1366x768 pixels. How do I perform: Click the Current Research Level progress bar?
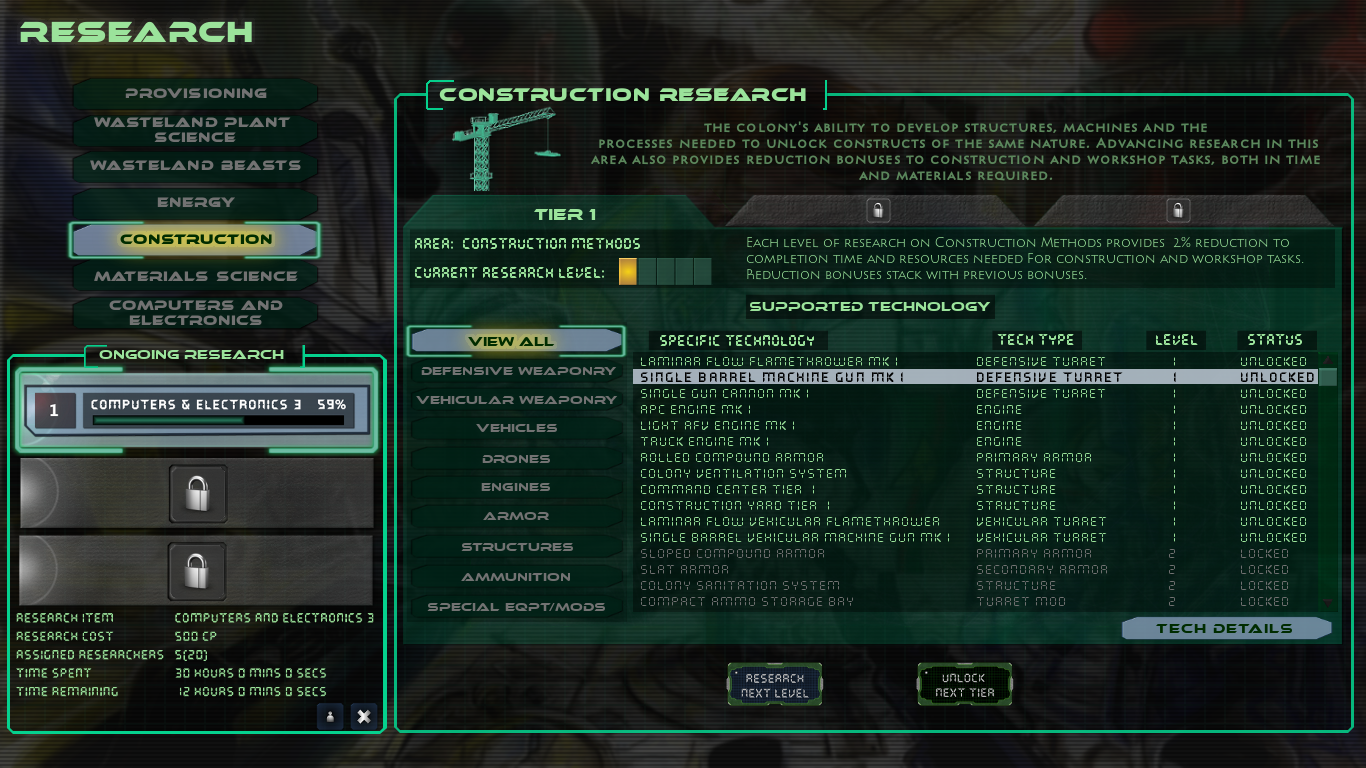click(667, 271)
